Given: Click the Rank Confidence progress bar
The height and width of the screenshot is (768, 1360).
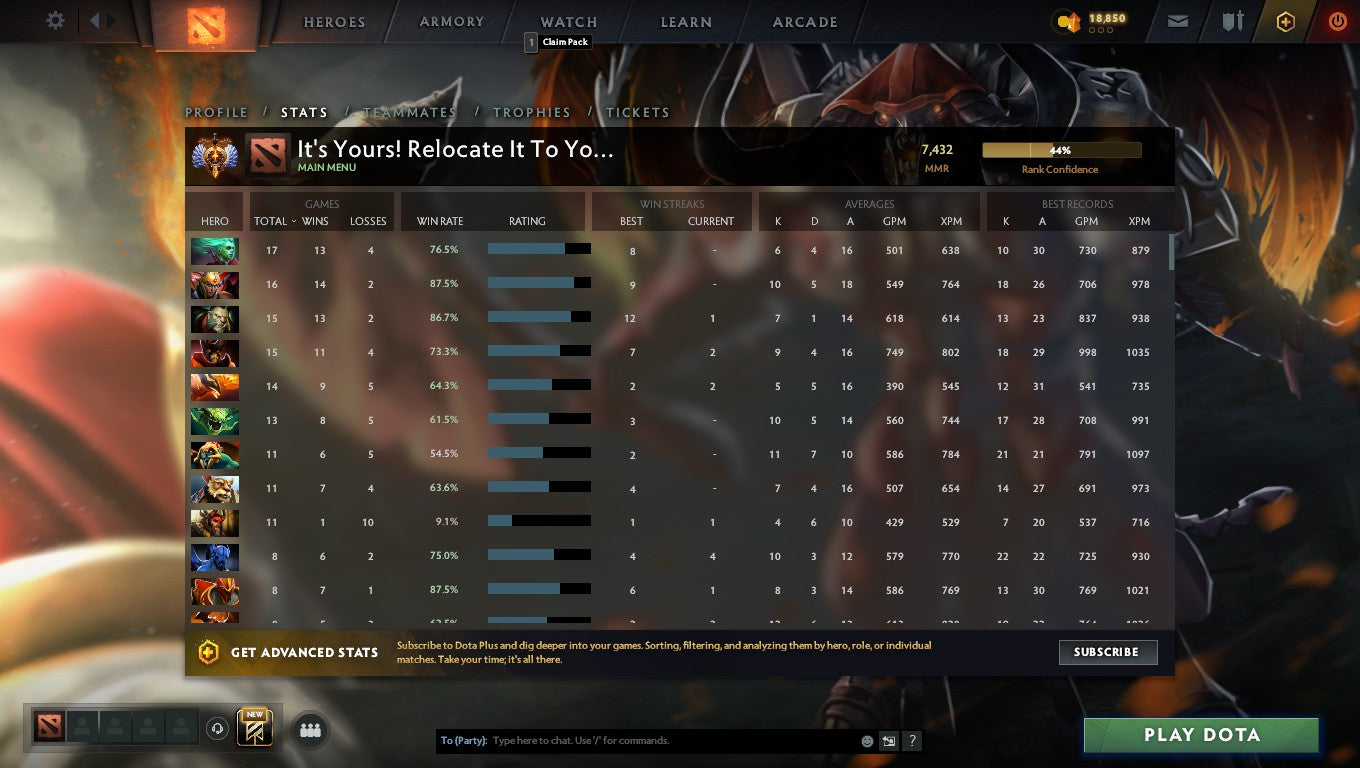Looking at the screenshot, I should [x=1062, y=148].
